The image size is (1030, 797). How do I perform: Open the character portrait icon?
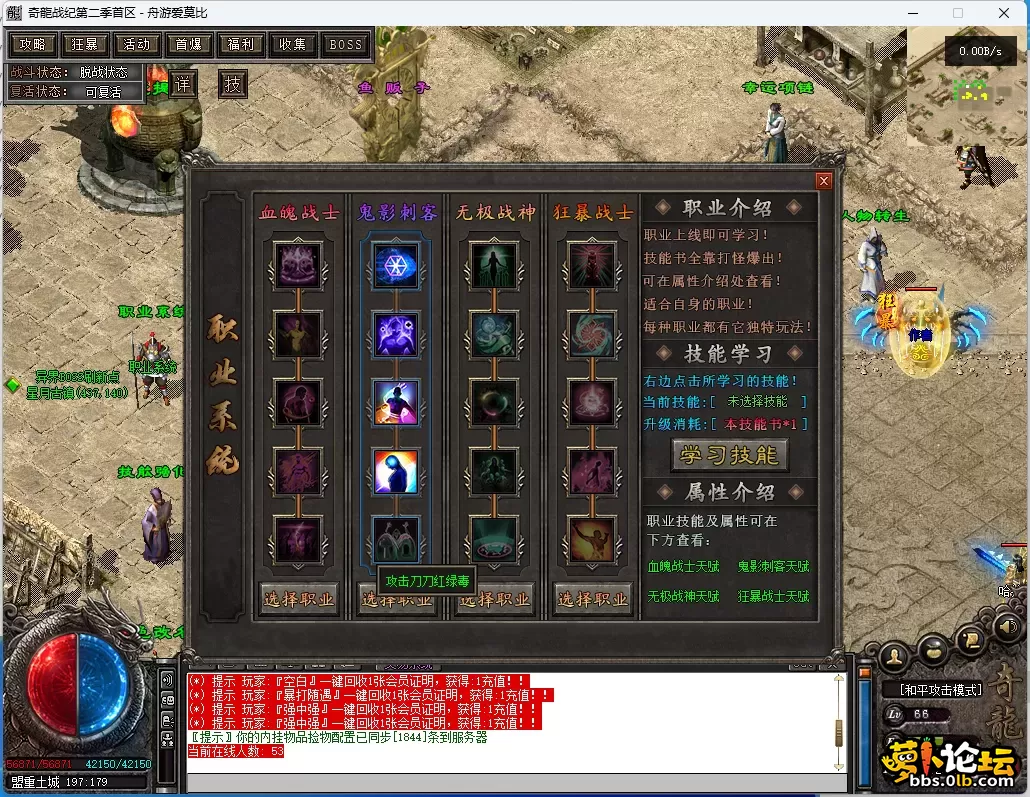tap(896, 655)
